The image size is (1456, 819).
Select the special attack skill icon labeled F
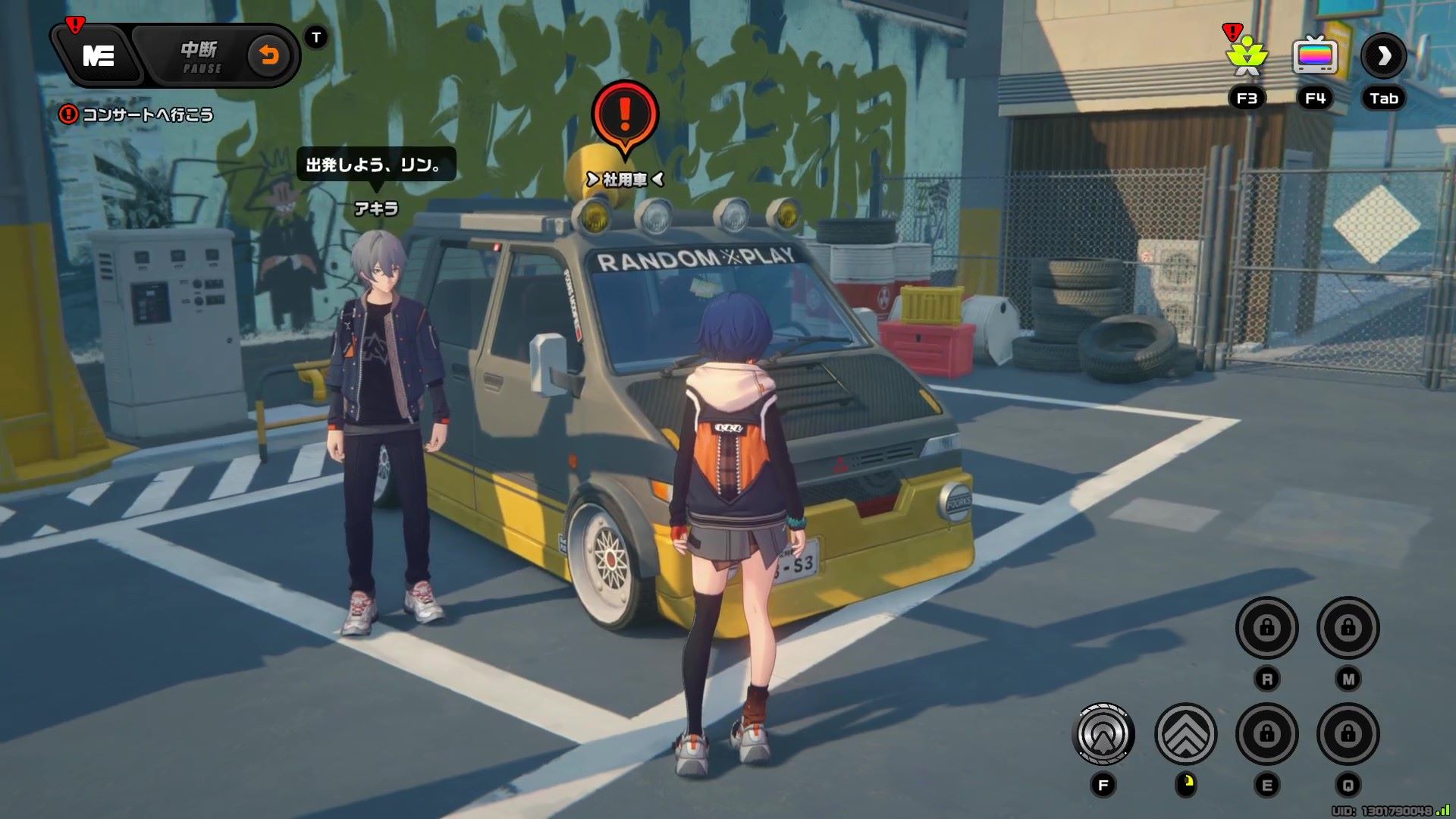(1104, 733)
